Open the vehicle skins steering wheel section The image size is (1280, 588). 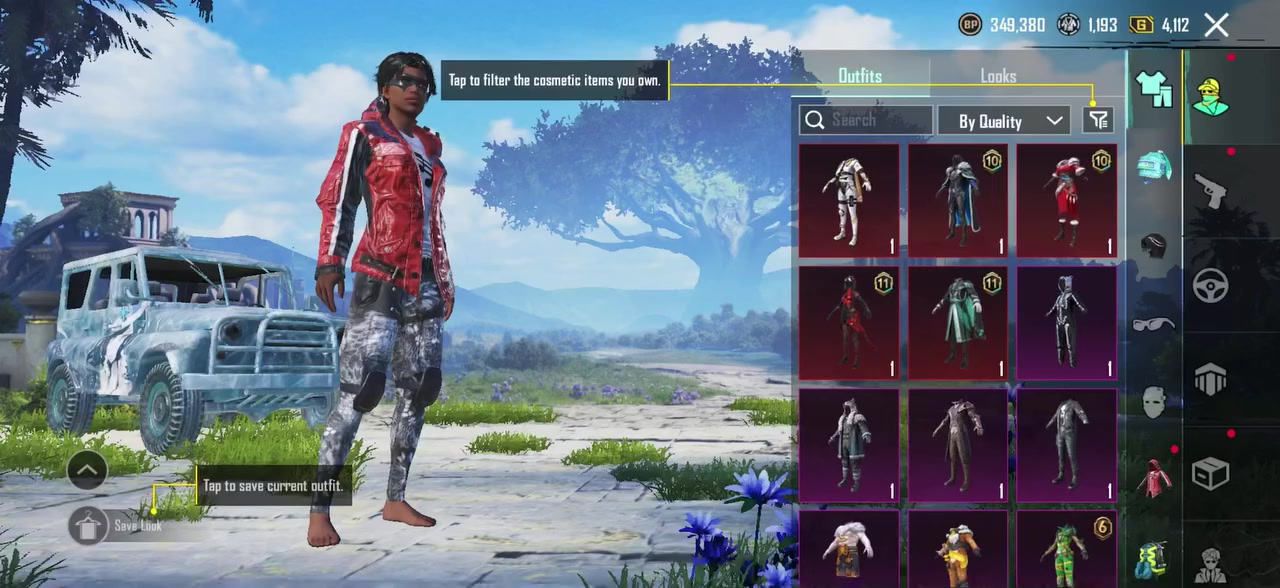coord(1210,285)
